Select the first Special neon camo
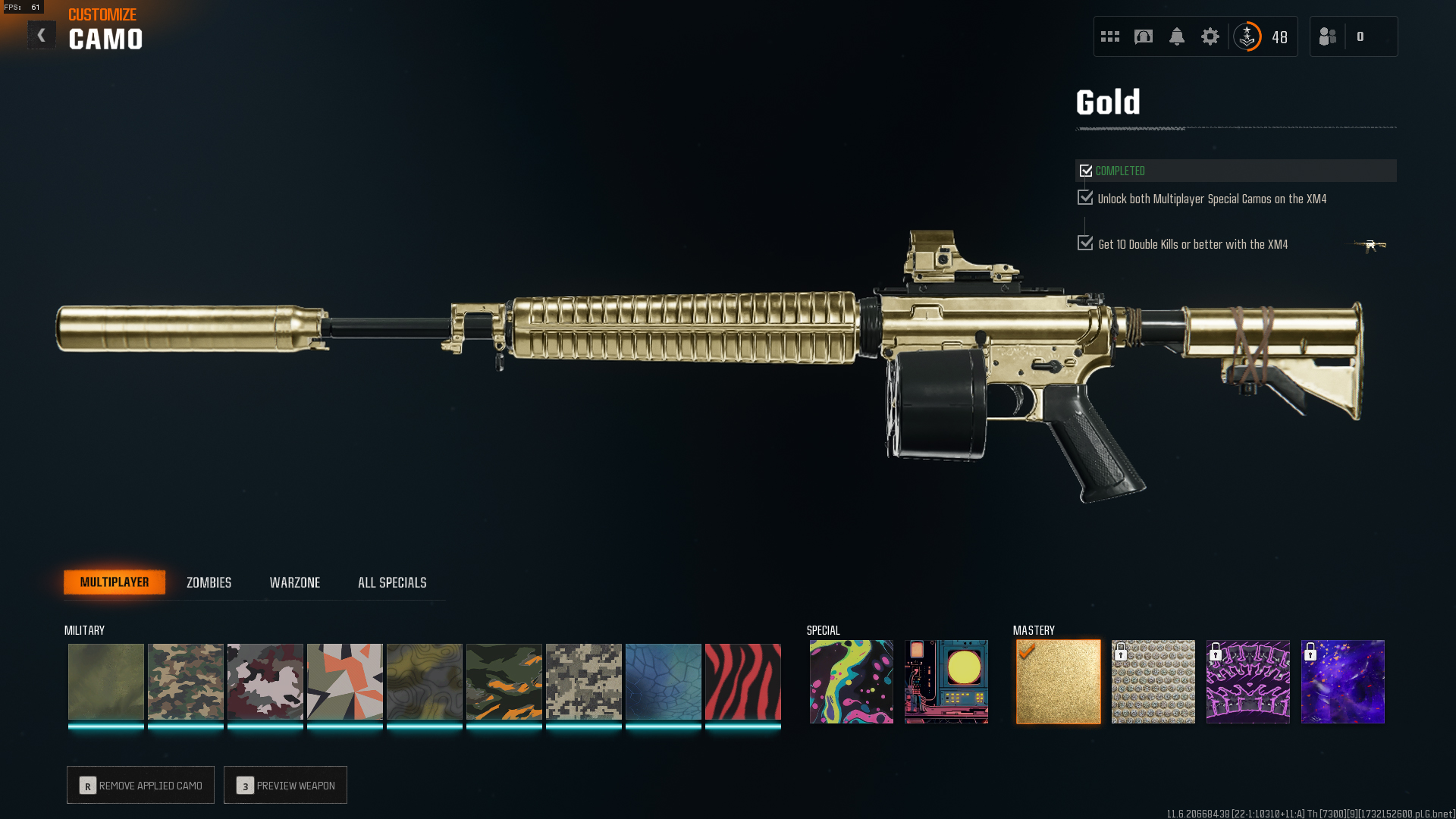Screen dimensions: 1456x819 click(x=850, y=681)
